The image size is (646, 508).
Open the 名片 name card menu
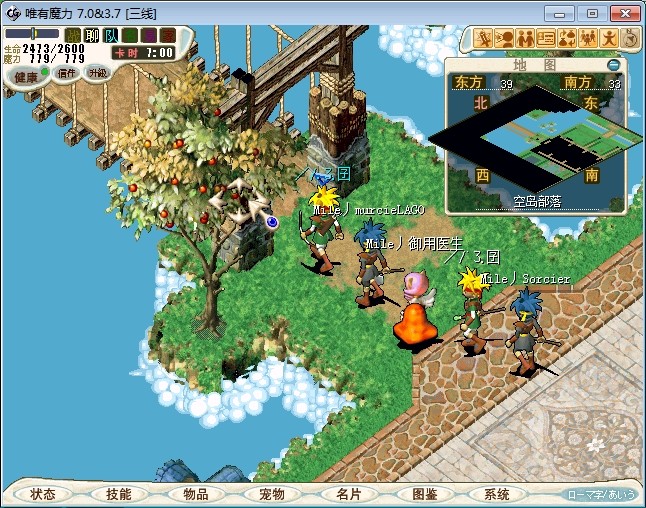tap(348, 494)
